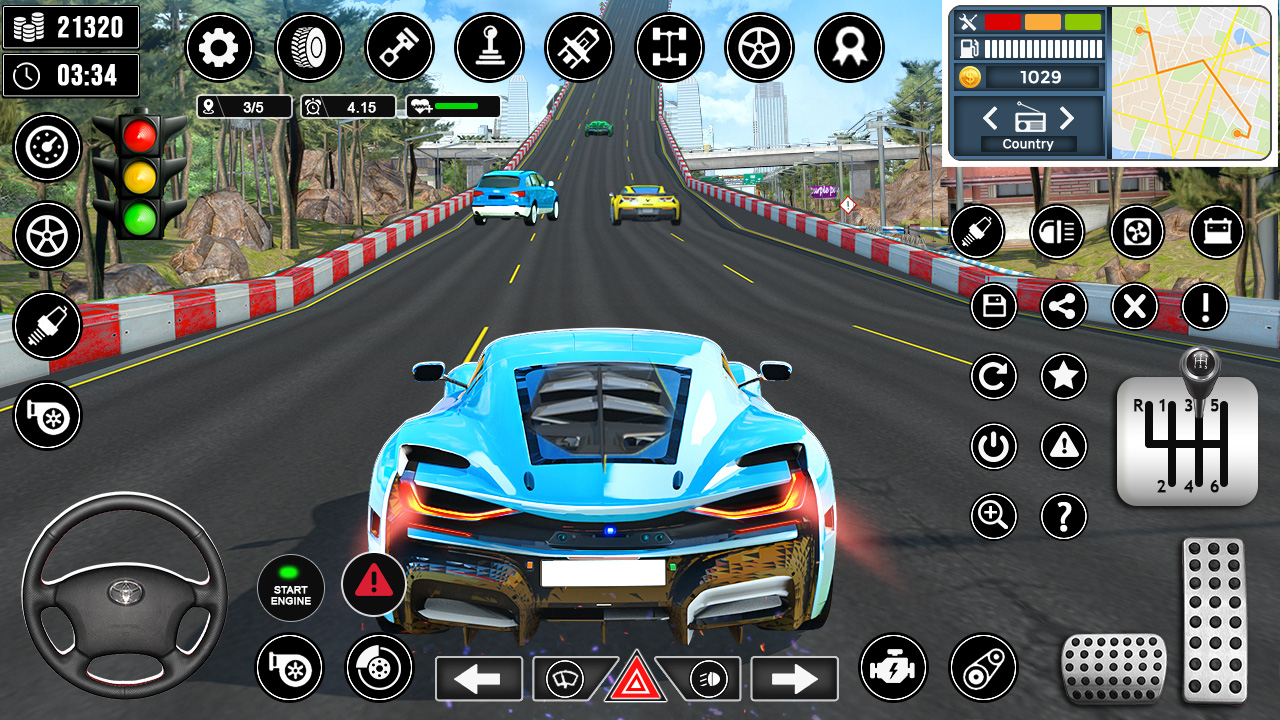The height and width of the screenshot is (720, 1280).
Task: Click the save icon on right panel
Action: [993, 306]
